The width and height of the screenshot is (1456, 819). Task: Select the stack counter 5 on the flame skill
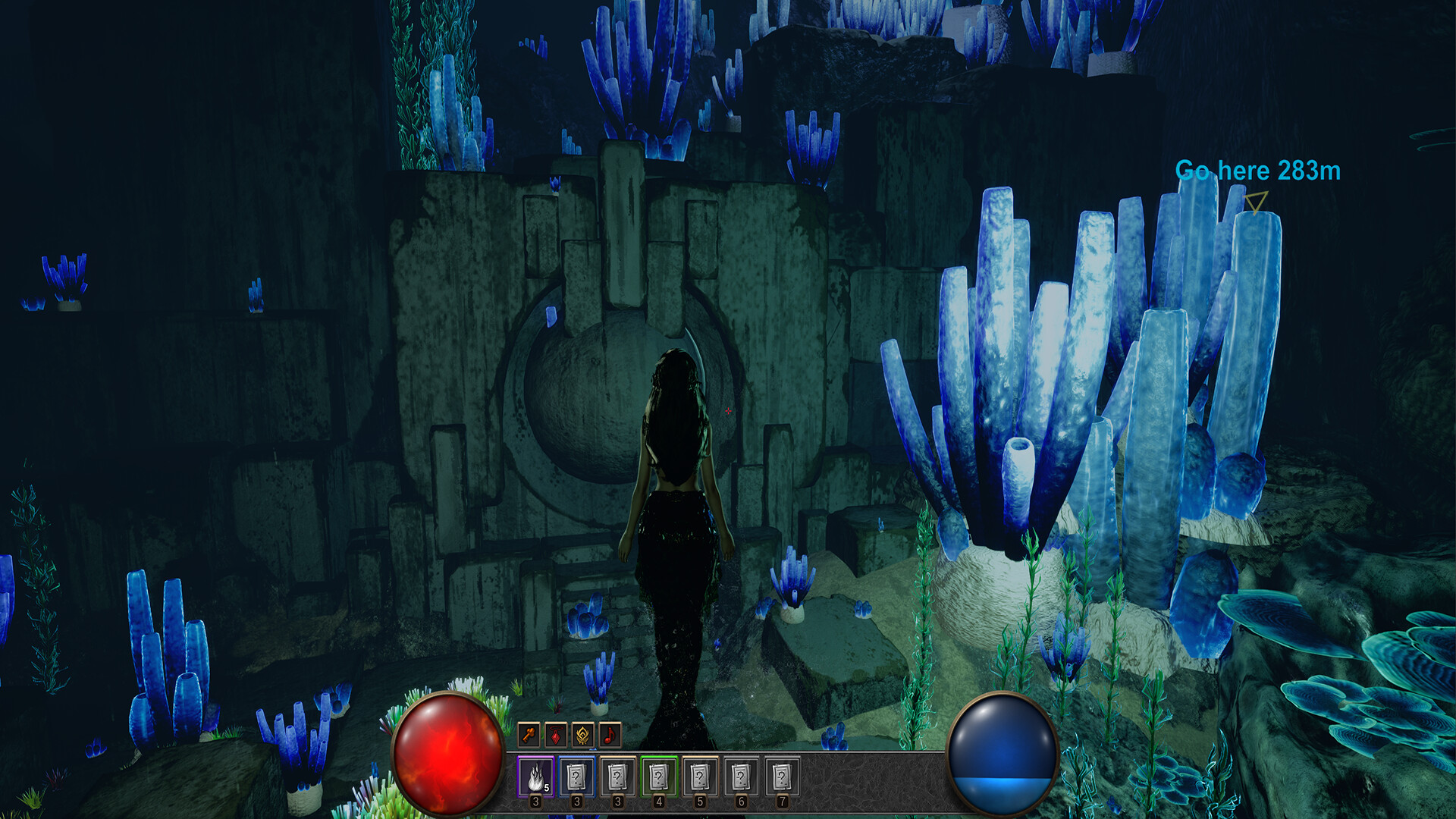pos(546,787)
